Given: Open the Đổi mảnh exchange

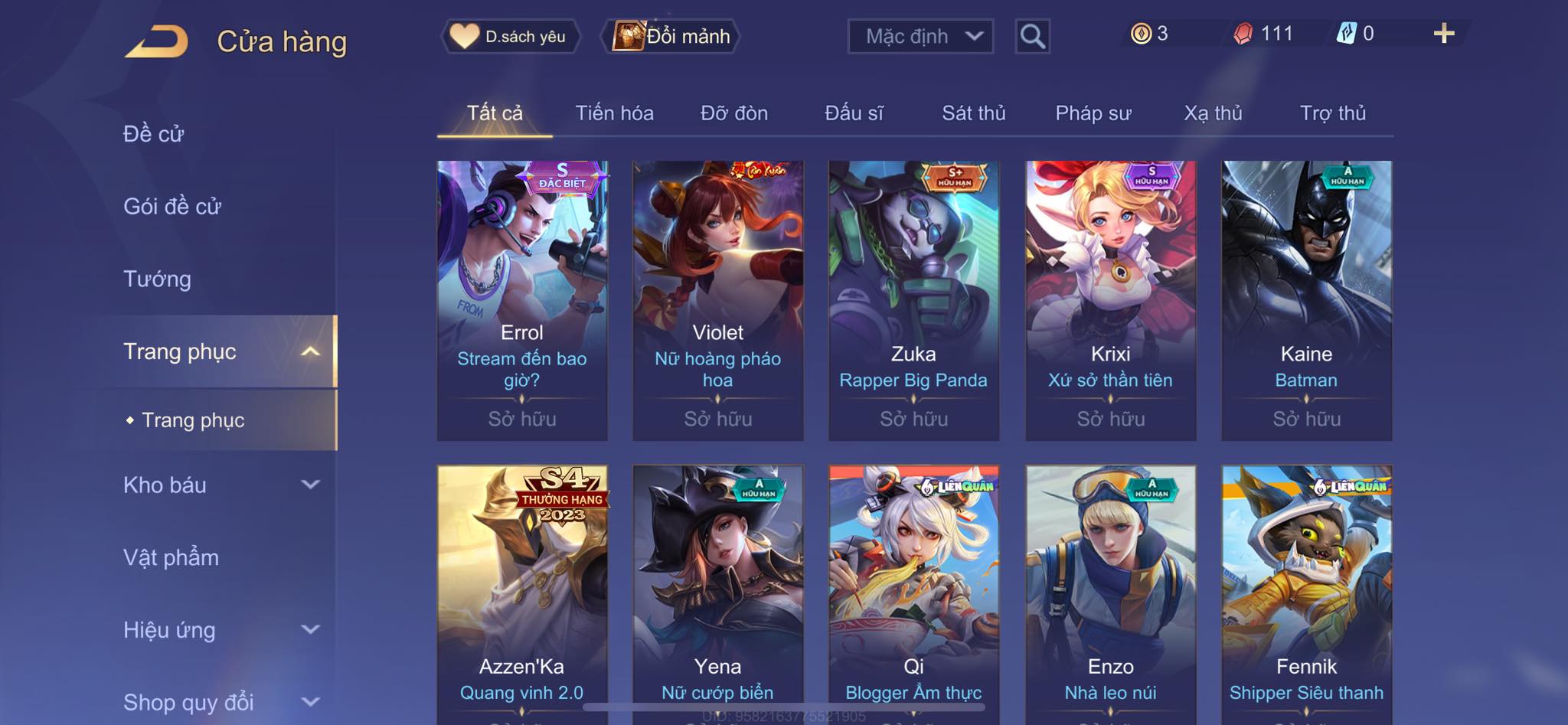Looking at the screenshot, I should coord(671,36).
